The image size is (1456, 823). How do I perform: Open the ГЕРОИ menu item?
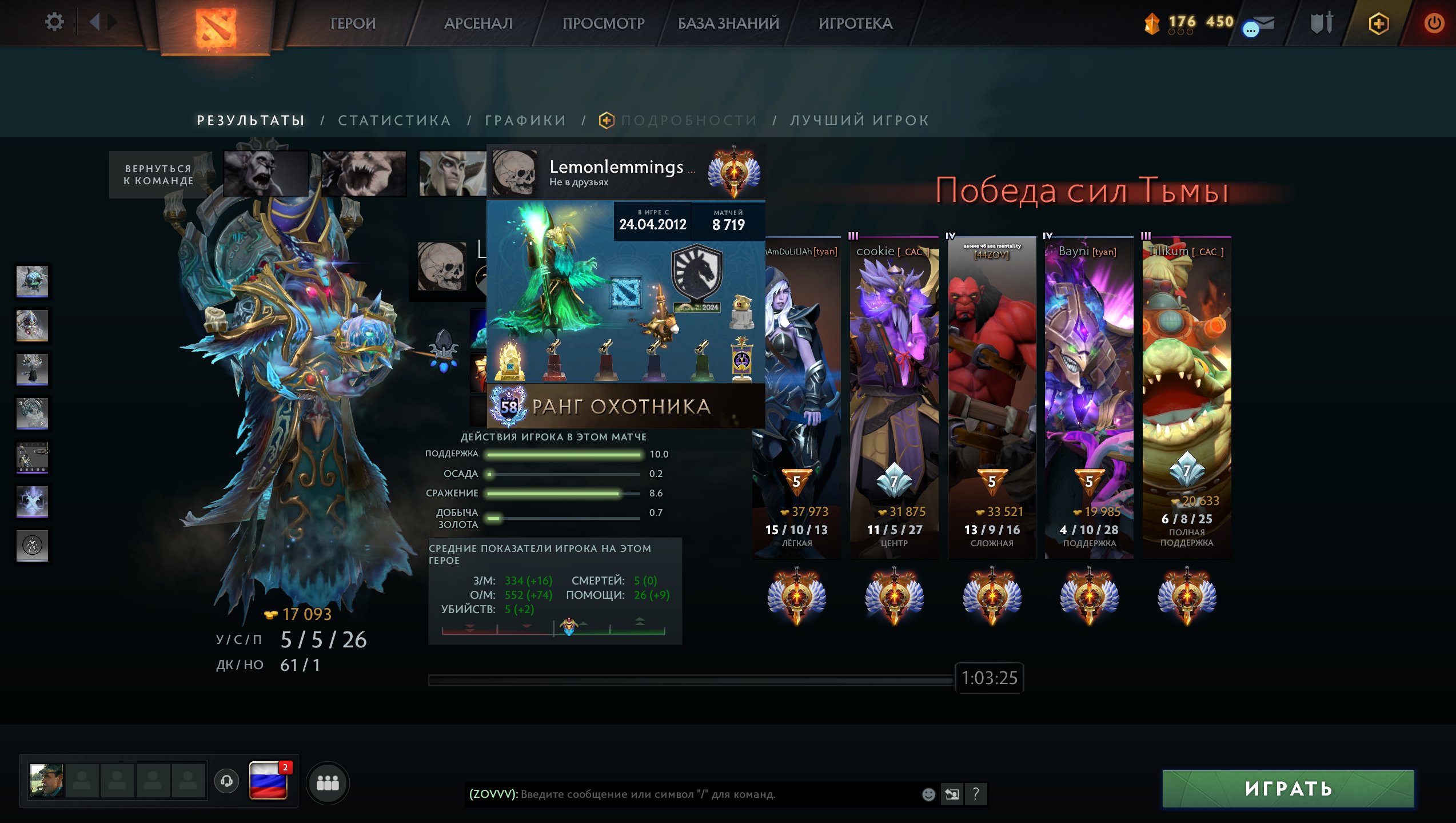tap(353, 23)
